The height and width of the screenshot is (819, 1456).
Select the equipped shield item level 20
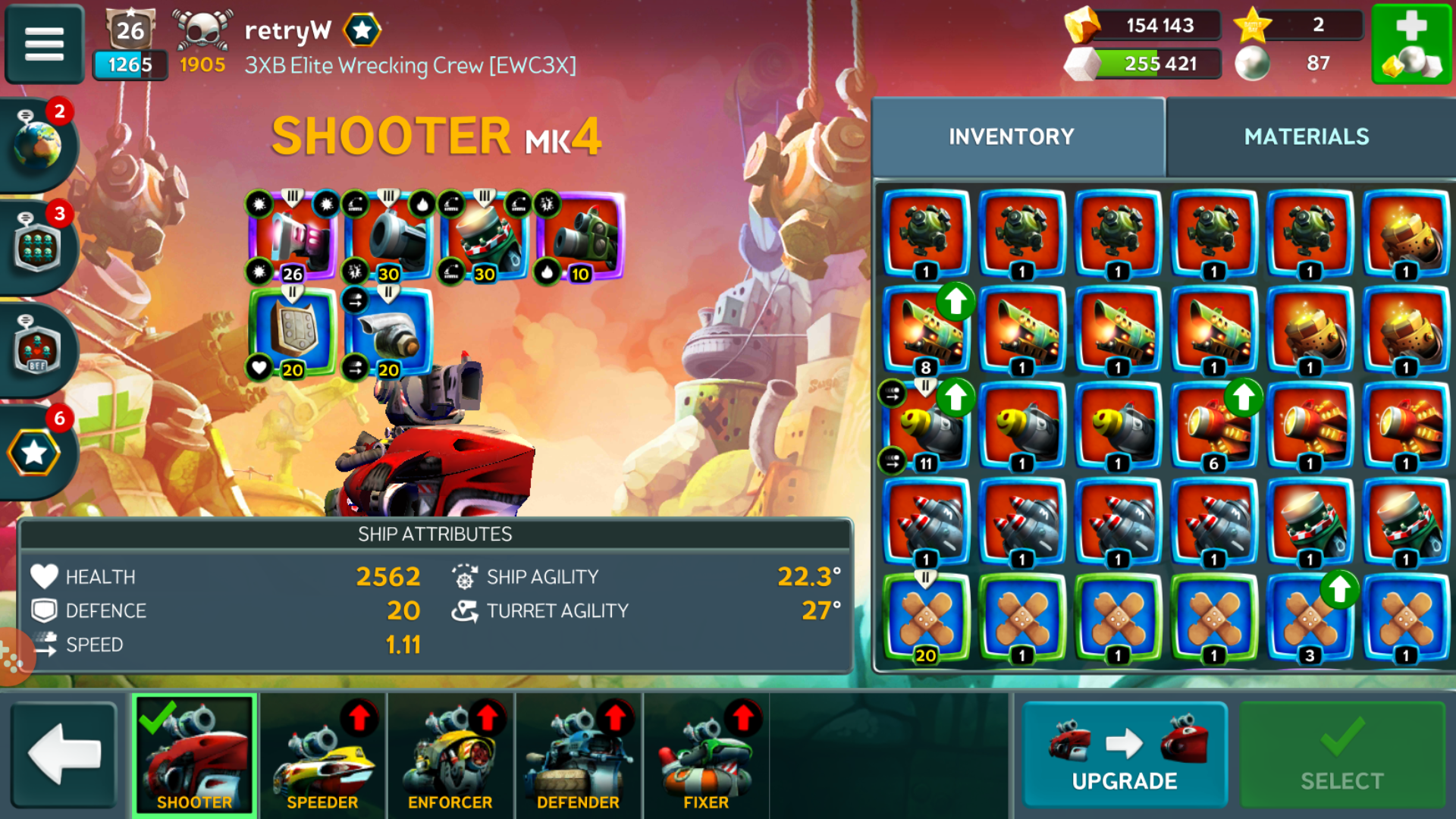(293, 331)
